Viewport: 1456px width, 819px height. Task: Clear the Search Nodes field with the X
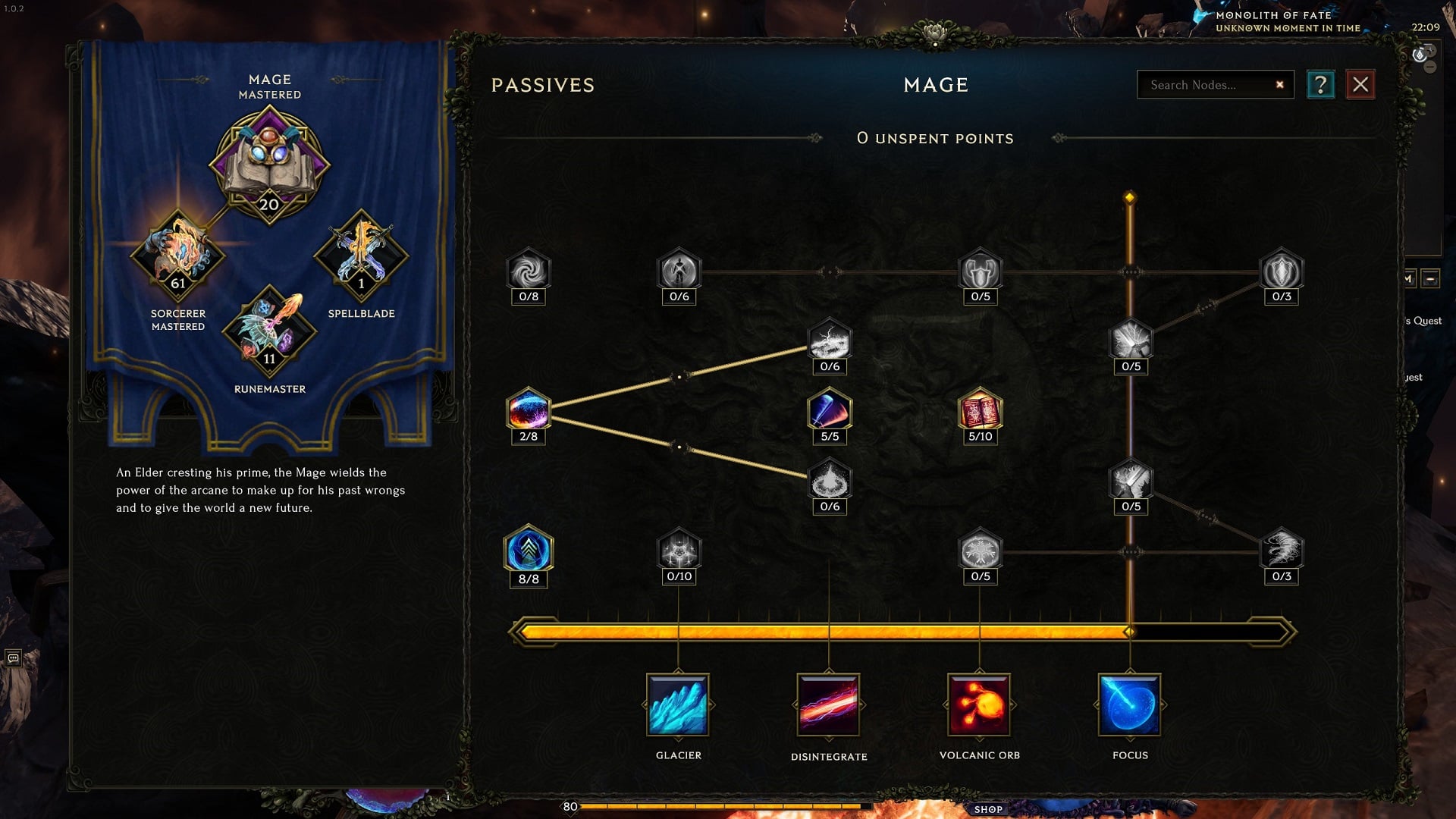point(1280,84)
